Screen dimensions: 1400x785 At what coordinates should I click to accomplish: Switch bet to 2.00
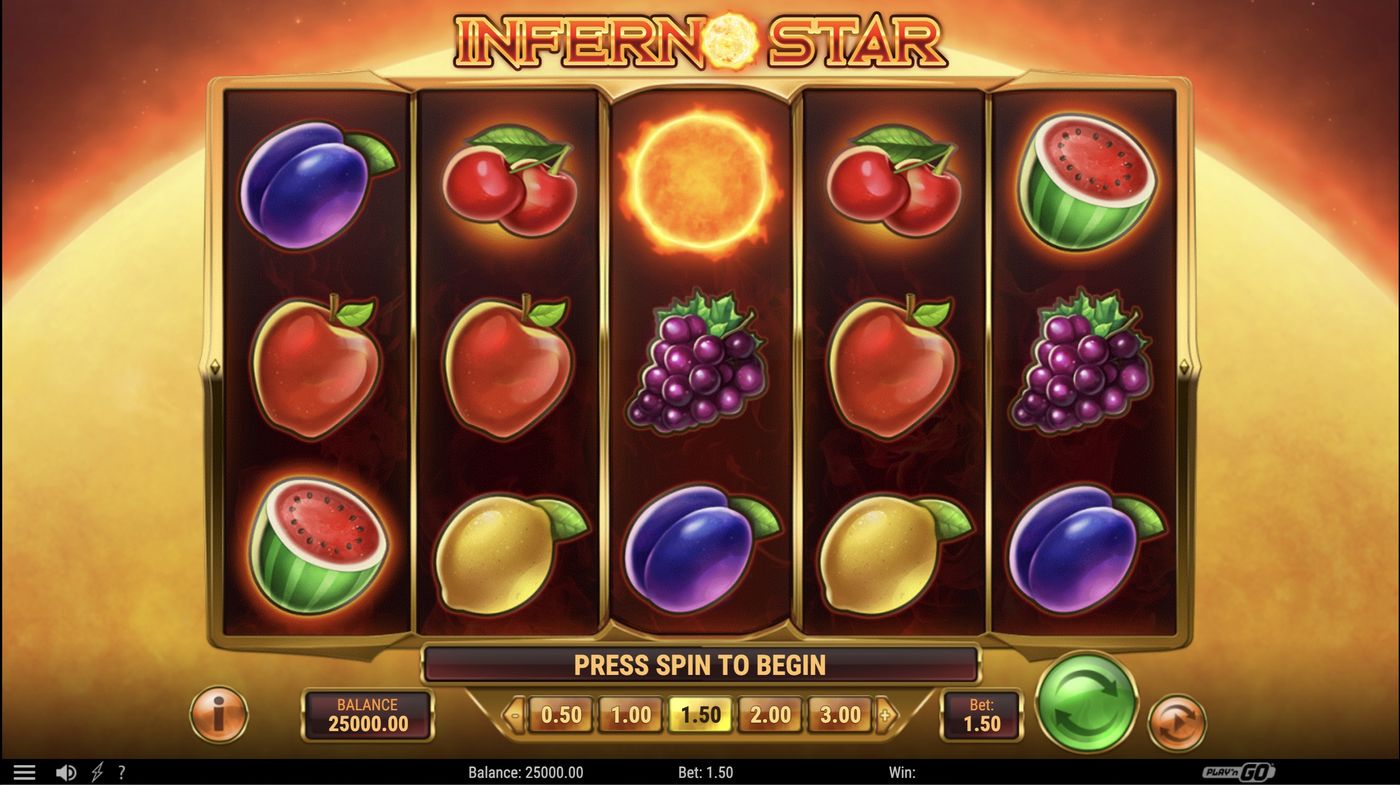point(770,715)
